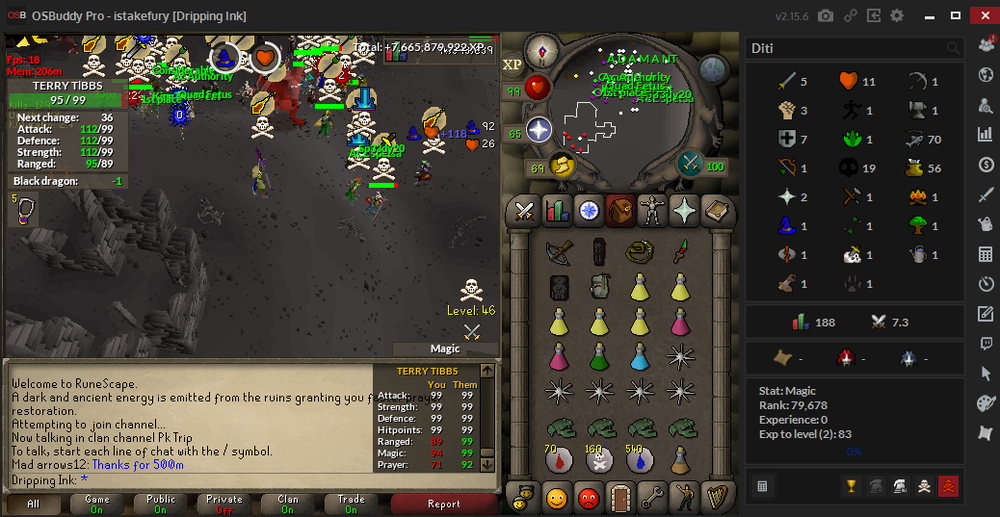Activate the quick-prayers orb
Screen dimensions: 1000x517
point(540,130)
